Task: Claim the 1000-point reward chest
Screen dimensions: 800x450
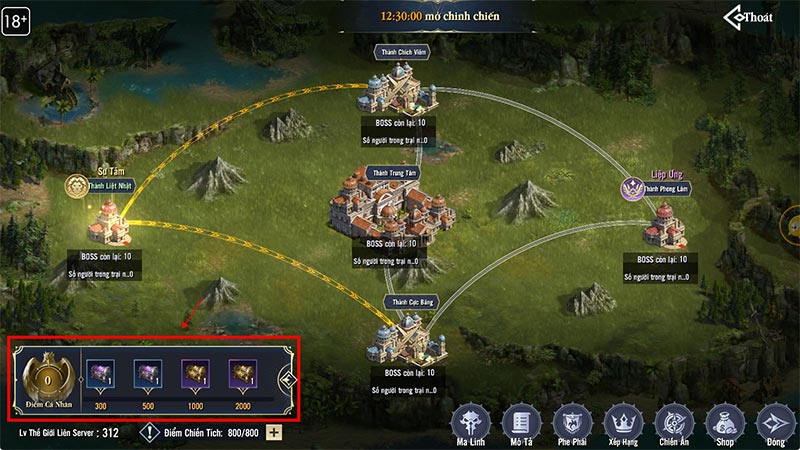Action: [x=195, y=375]
